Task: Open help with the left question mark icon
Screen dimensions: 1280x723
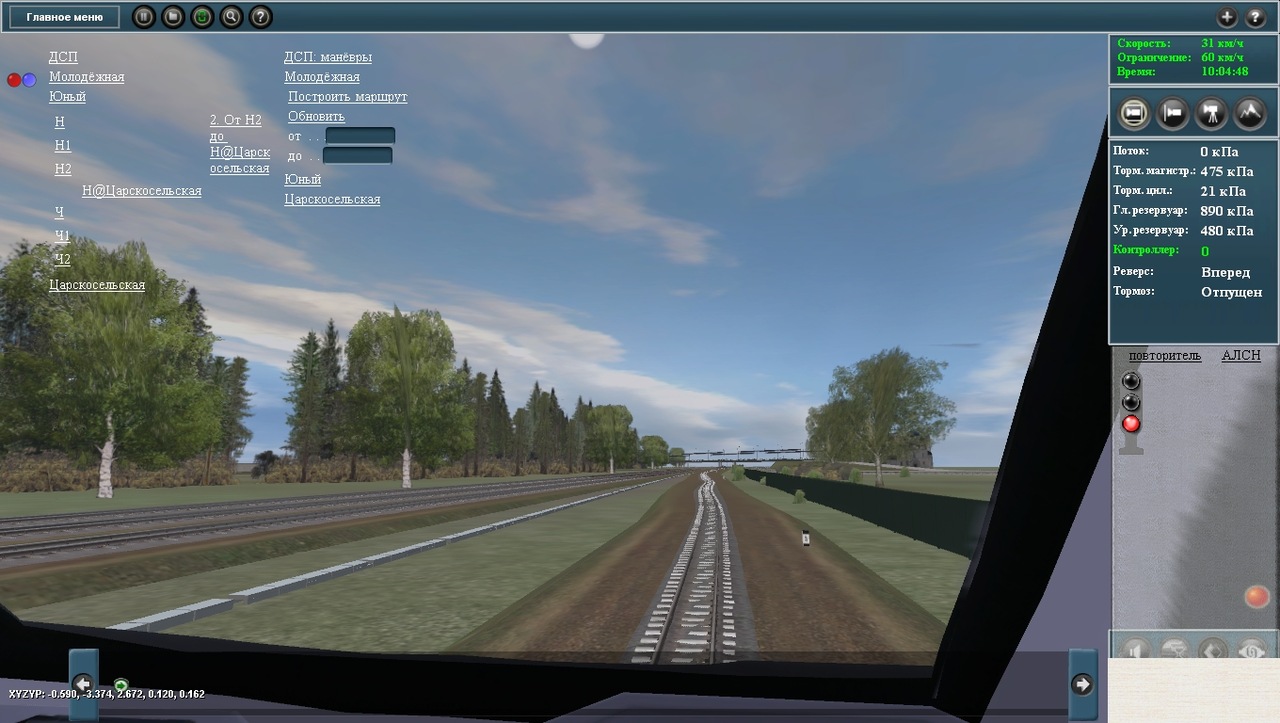Action: [260, 17]
